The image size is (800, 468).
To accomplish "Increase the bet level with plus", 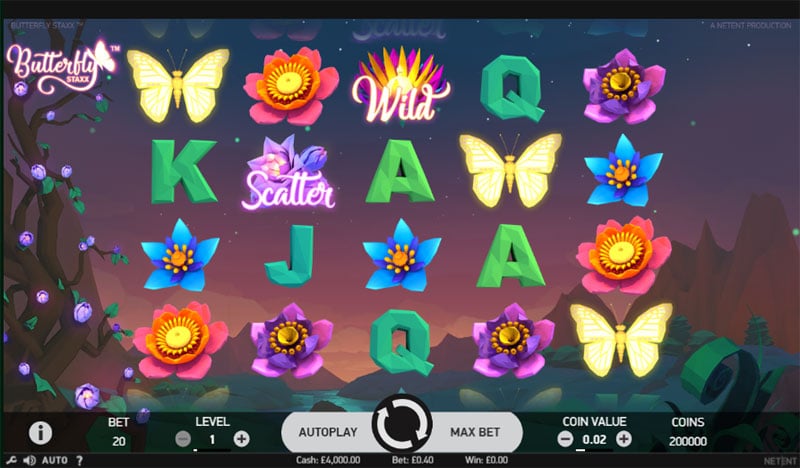I will (x=241, y=438).
